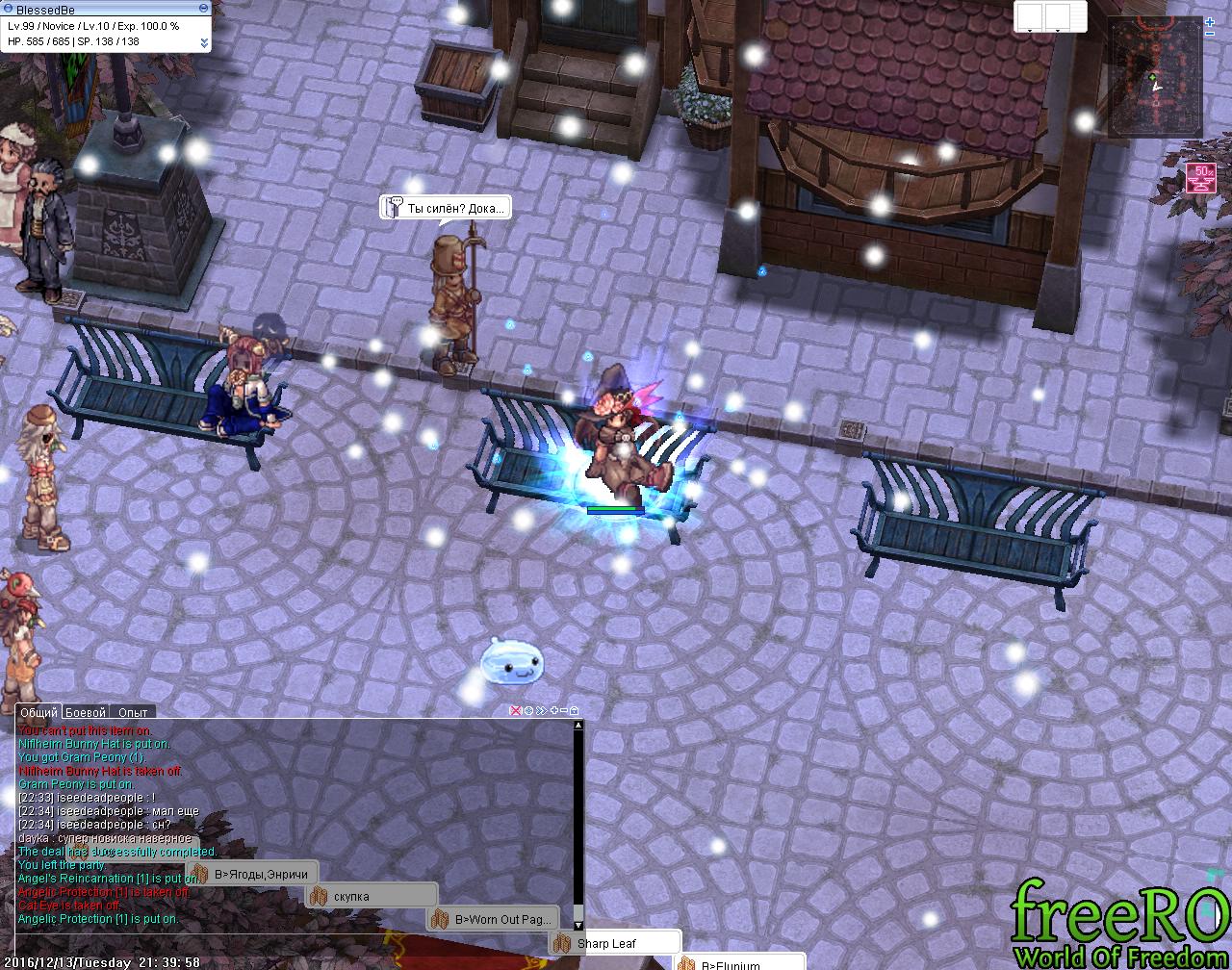Select the Опыт chat tab
Image resolution: width=1232 pixels, height=970 pixels.
[133, 712]
